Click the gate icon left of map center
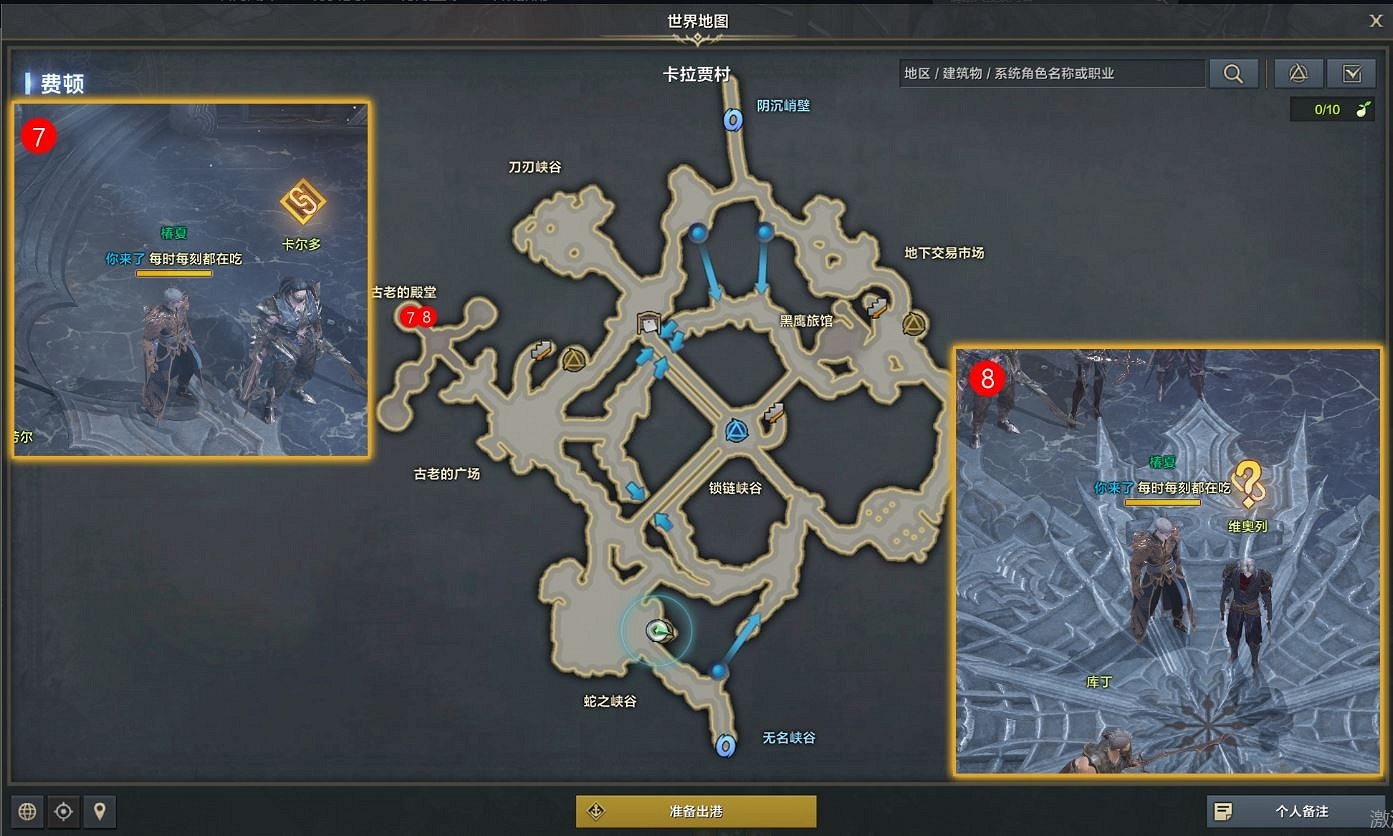 click(648, 322)
